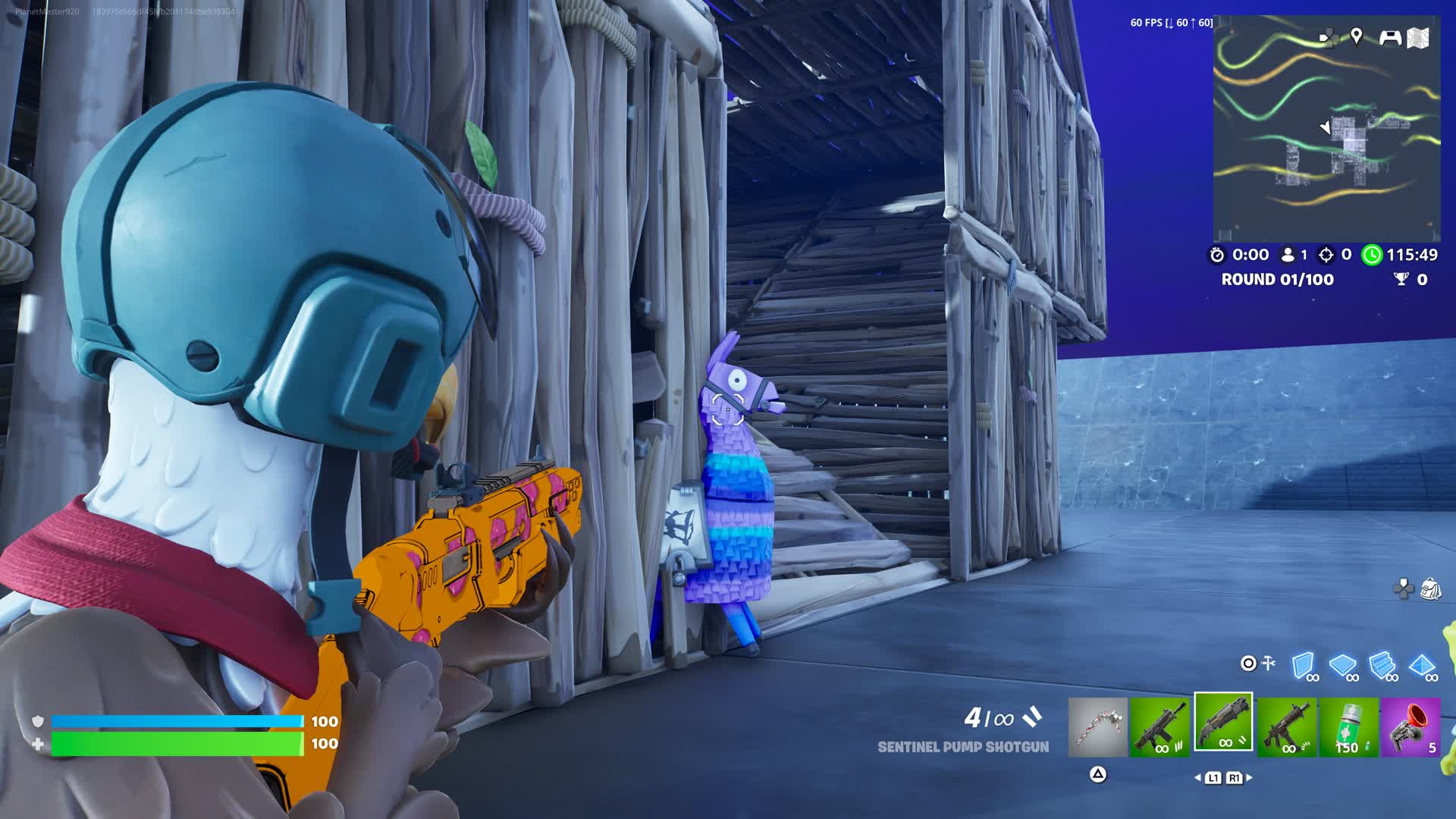This screenshot has width=1456, height=819.
Task: Click the green clock icon in the HUD
Action: click(1372, 255)
